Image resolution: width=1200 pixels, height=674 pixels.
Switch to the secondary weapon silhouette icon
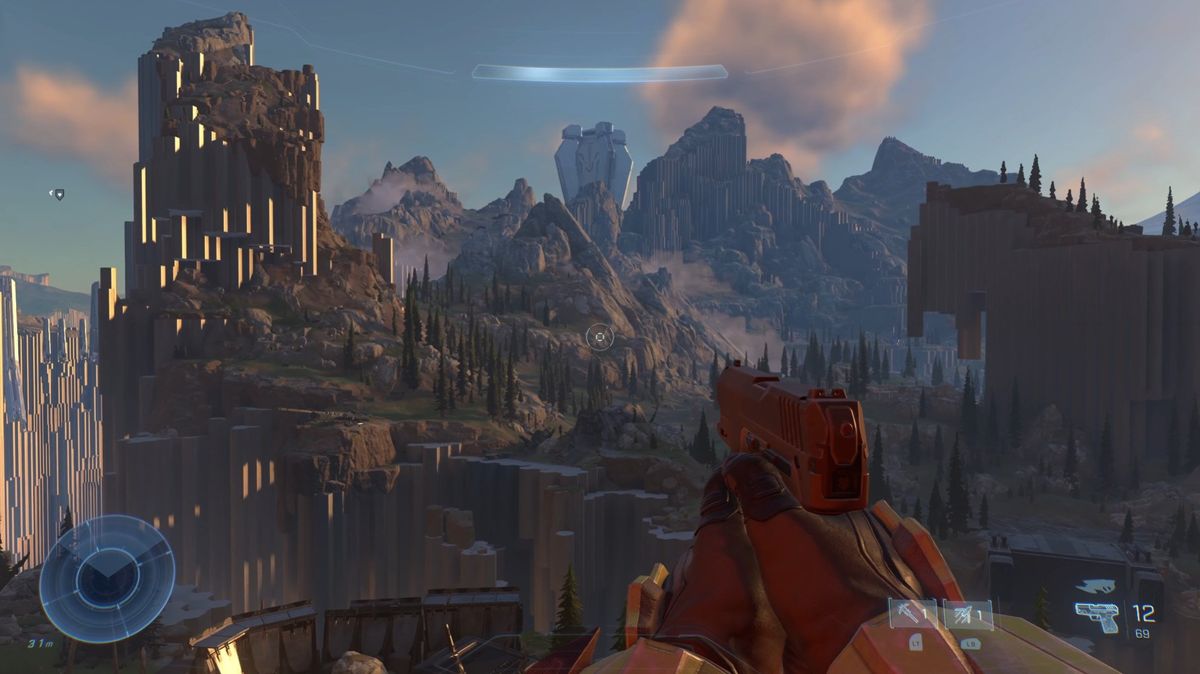point(1097,587)
